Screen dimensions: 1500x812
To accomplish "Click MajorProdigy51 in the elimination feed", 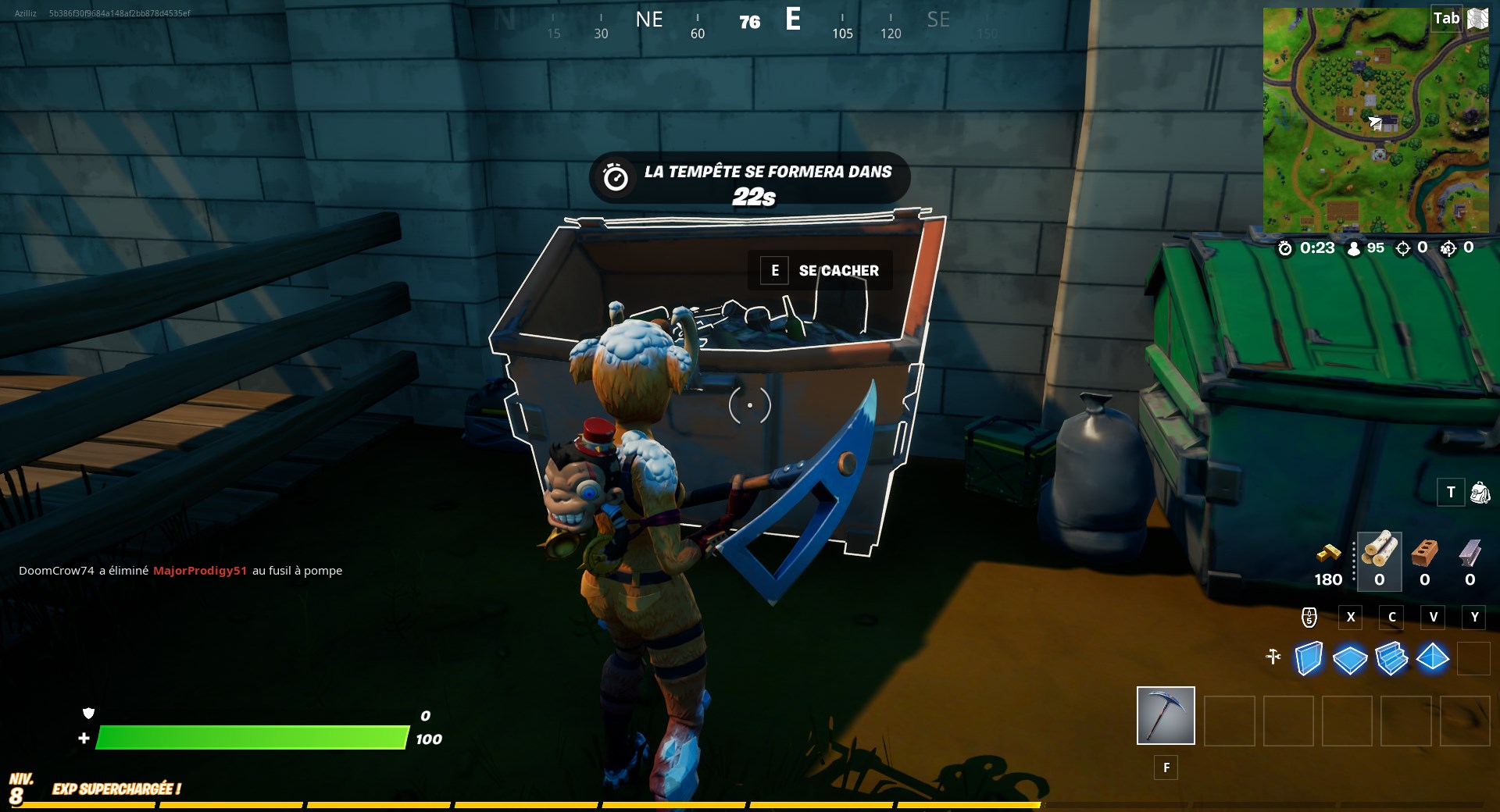I will pyautogui.click(x=200, y=571).
